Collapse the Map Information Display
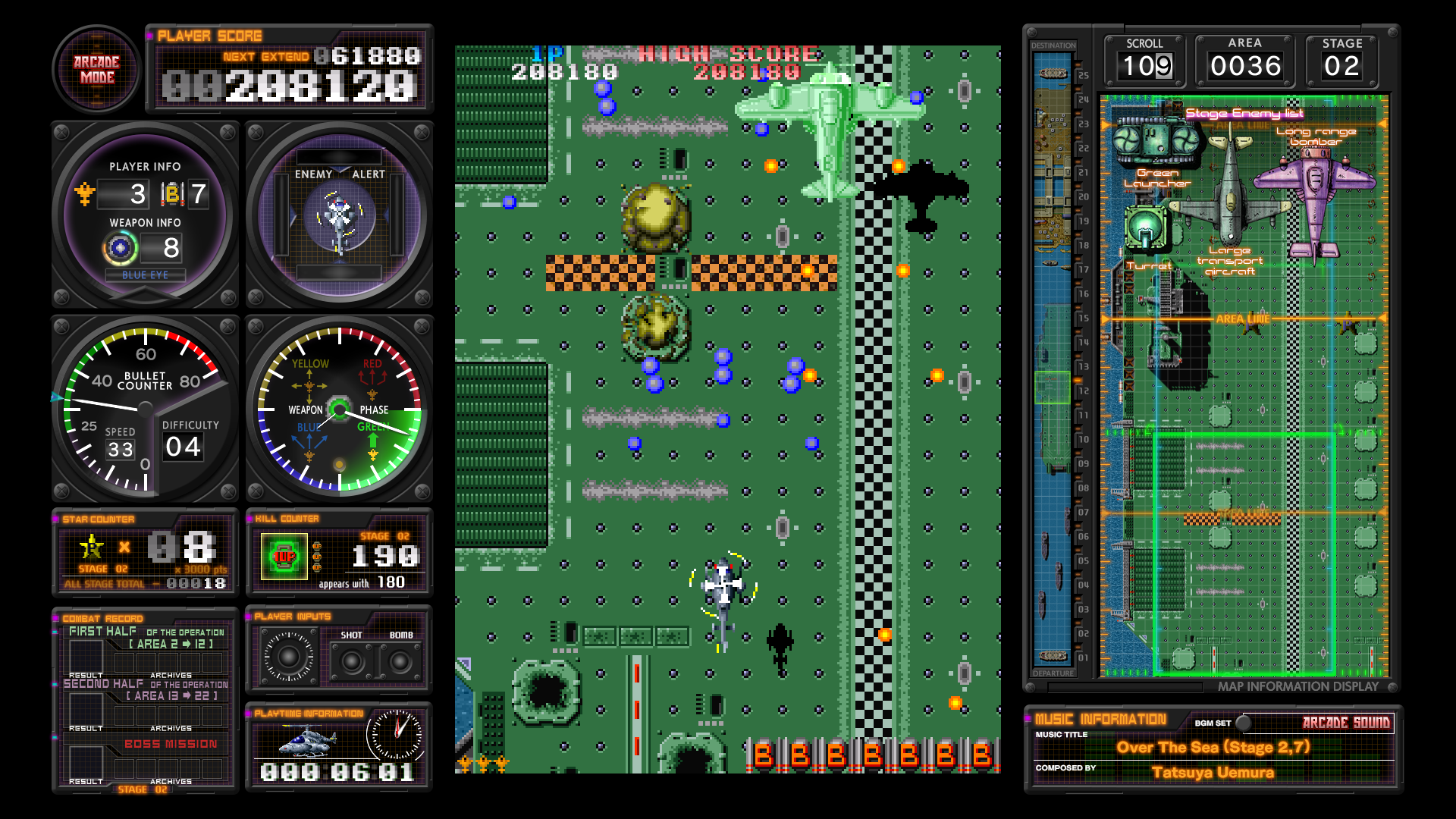The width and height of the screenshot is (1456, 819). (1298, 687)
